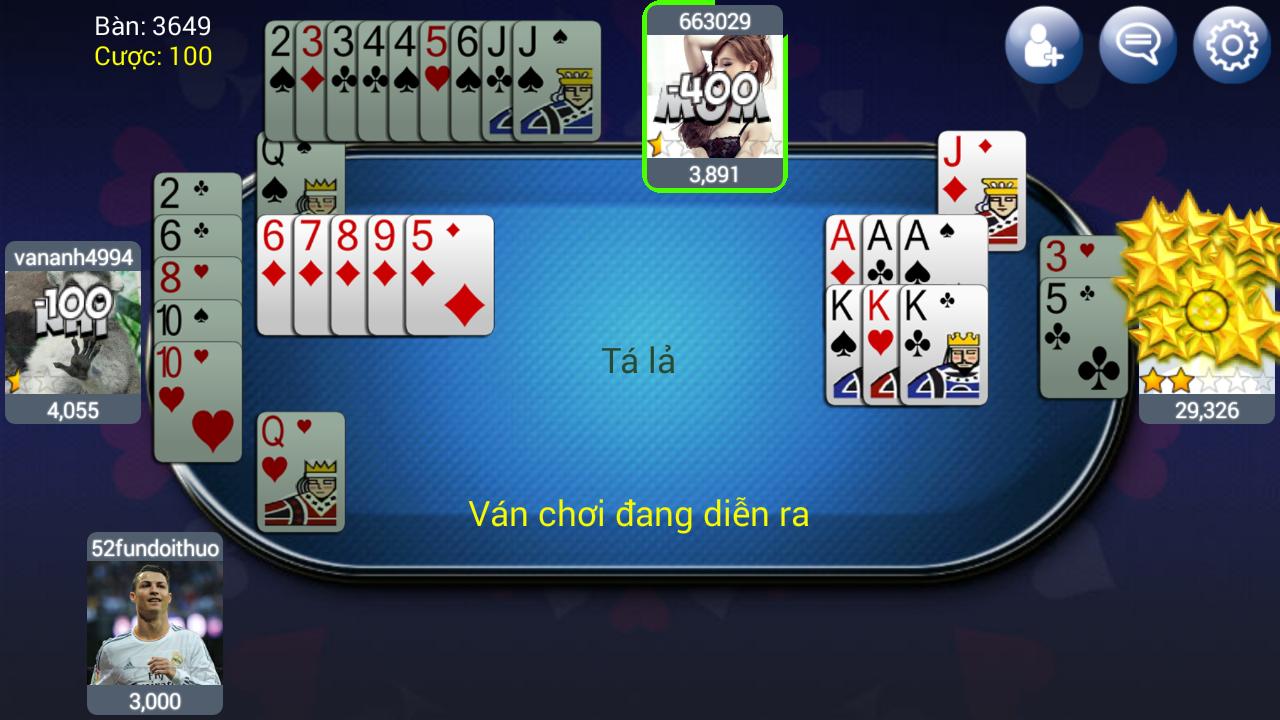The height and width of the screenshot is (720, 1280).
Task: Click the Cược: 100 bet label
Action: click(x=155, y=57)
